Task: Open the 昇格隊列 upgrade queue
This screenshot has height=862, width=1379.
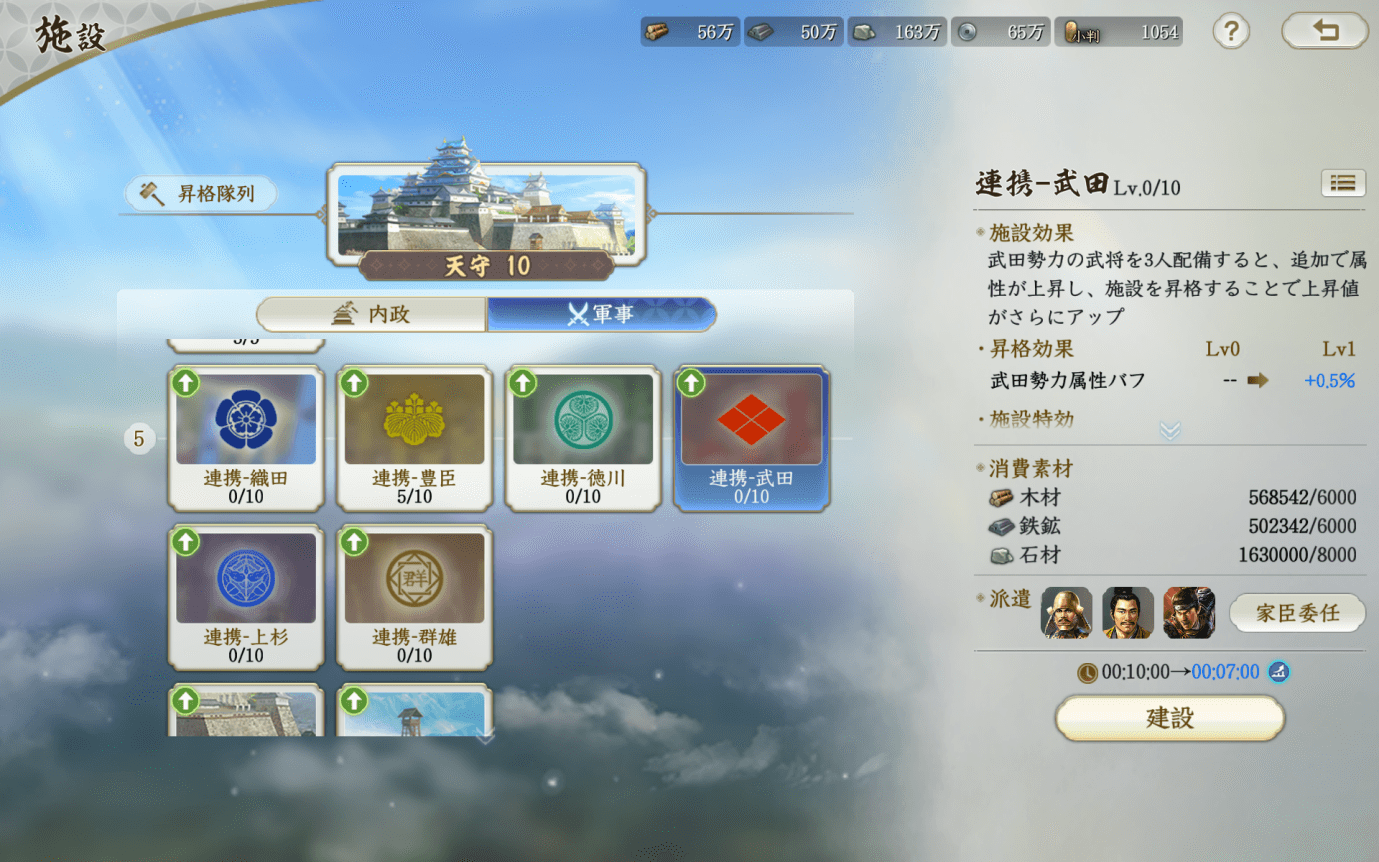Action: pos(199,193)
